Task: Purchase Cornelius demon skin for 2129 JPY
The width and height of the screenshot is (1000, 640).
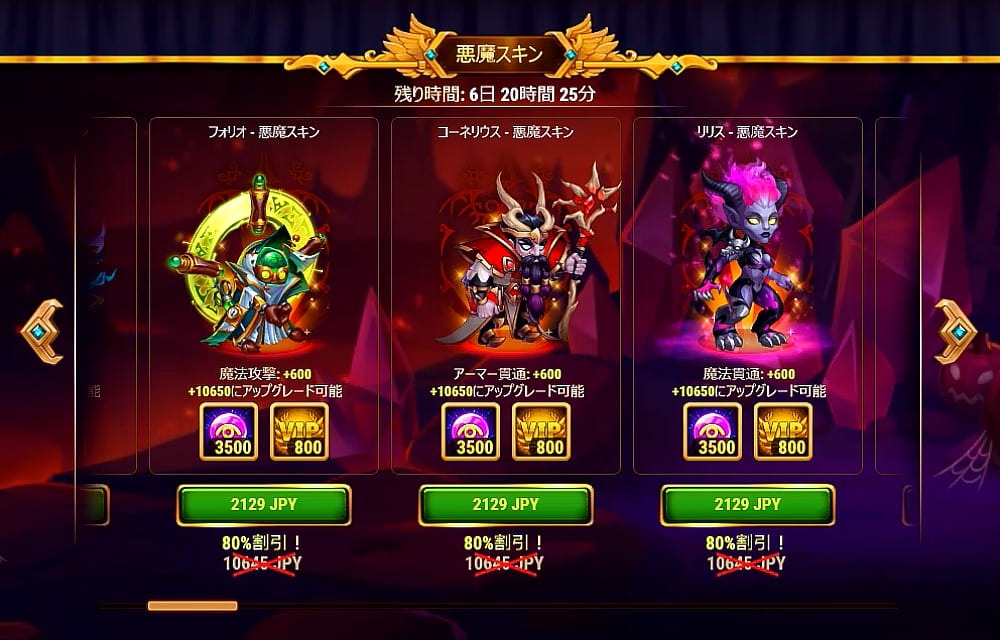Action: (x=505, y=504)
